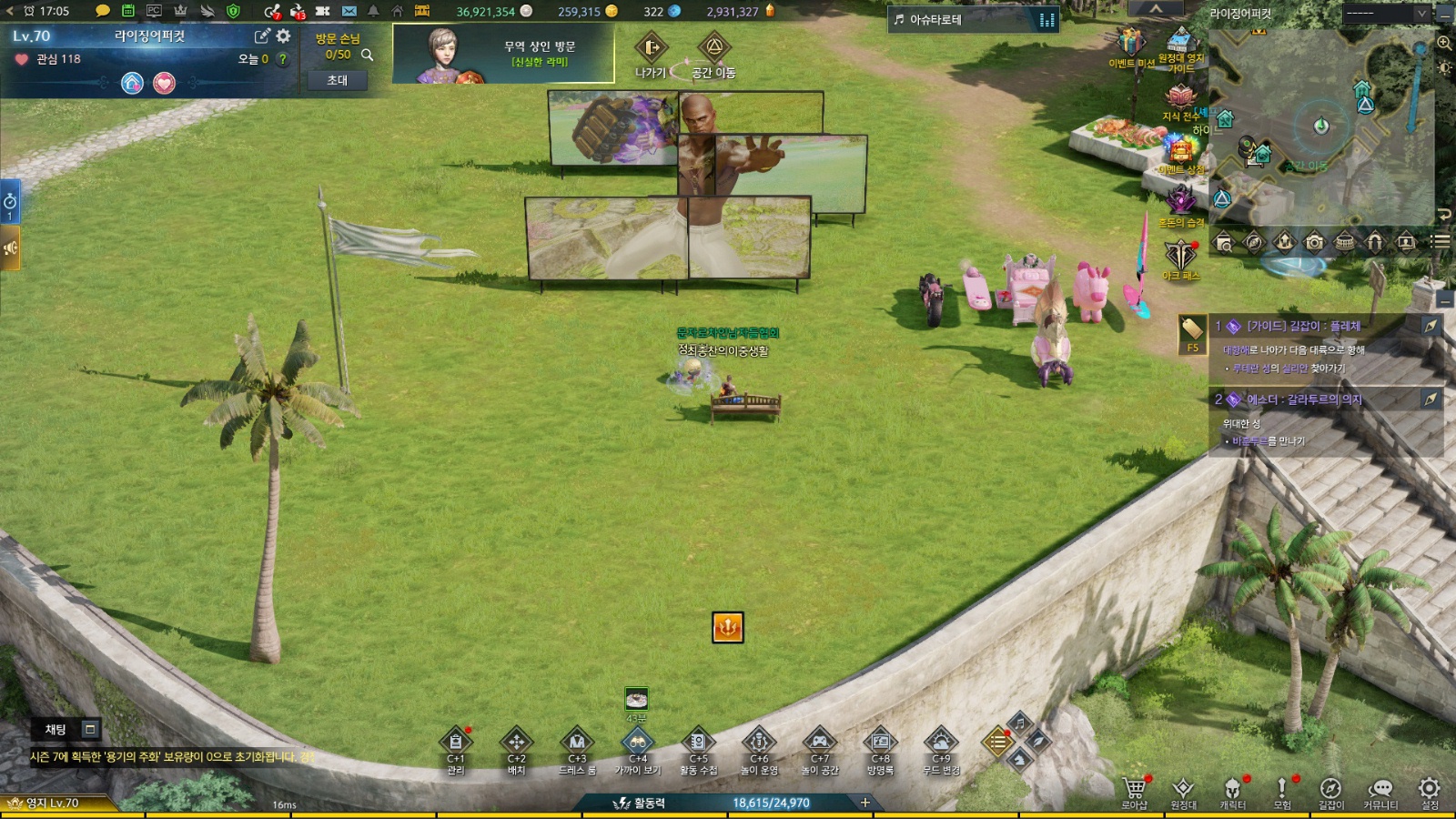This screenshot has width=1456, height=819.
Task: Open stronghold settings gear icon
Action: click(284, 35)
